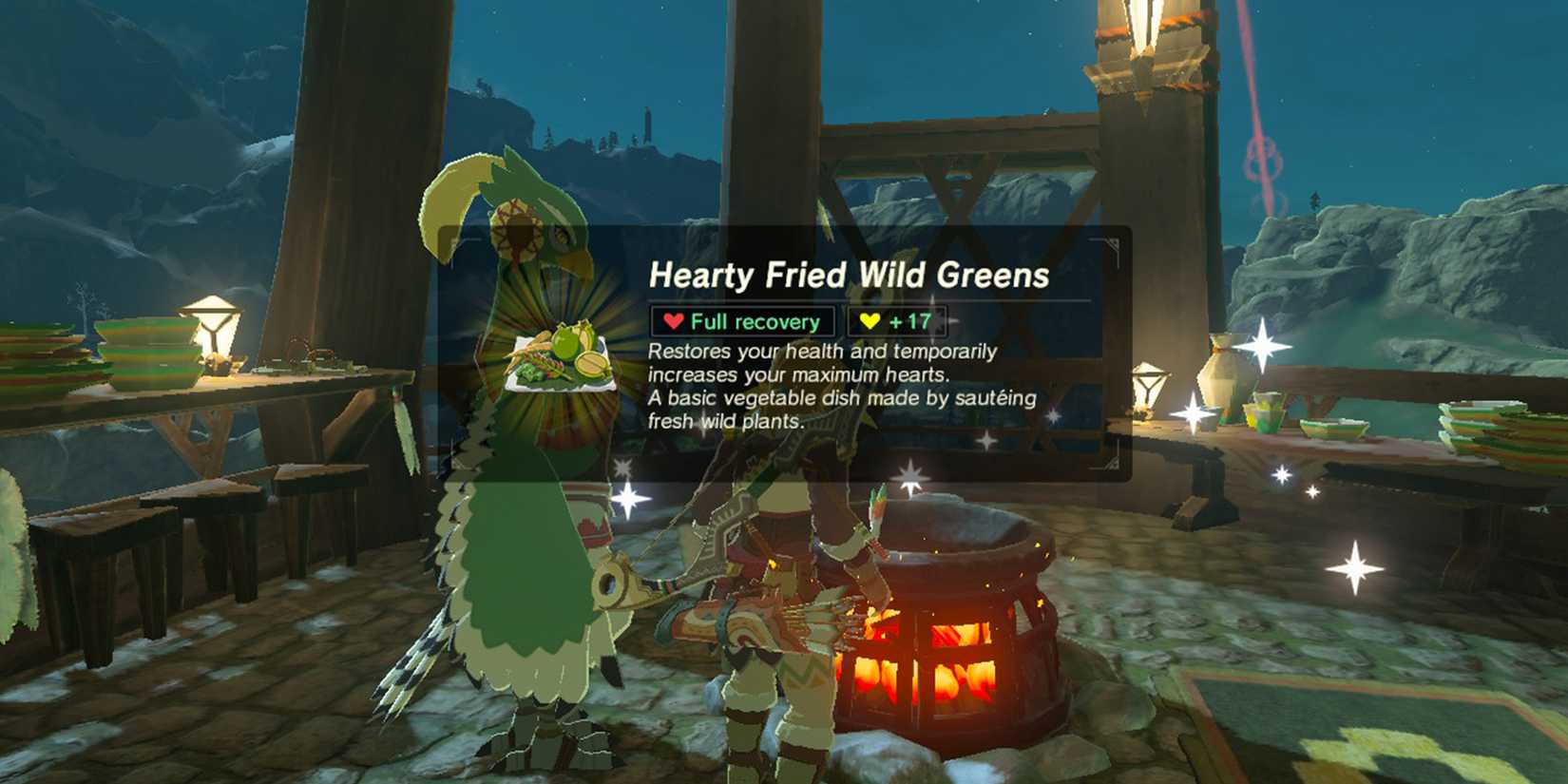Select the Hearty Fried Wild Greens title text
The image size is (1568, 784).
[x=851, y=276]
